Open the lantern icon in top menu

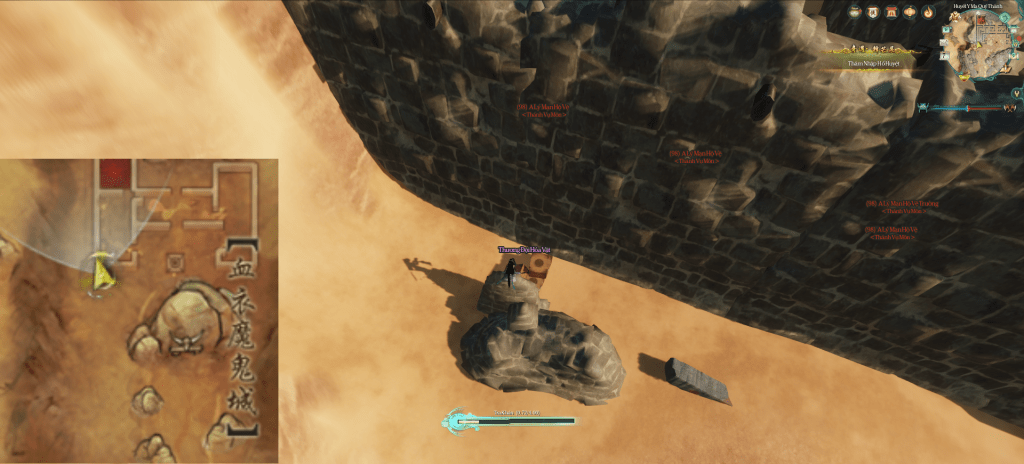click(x=910, y=12)
